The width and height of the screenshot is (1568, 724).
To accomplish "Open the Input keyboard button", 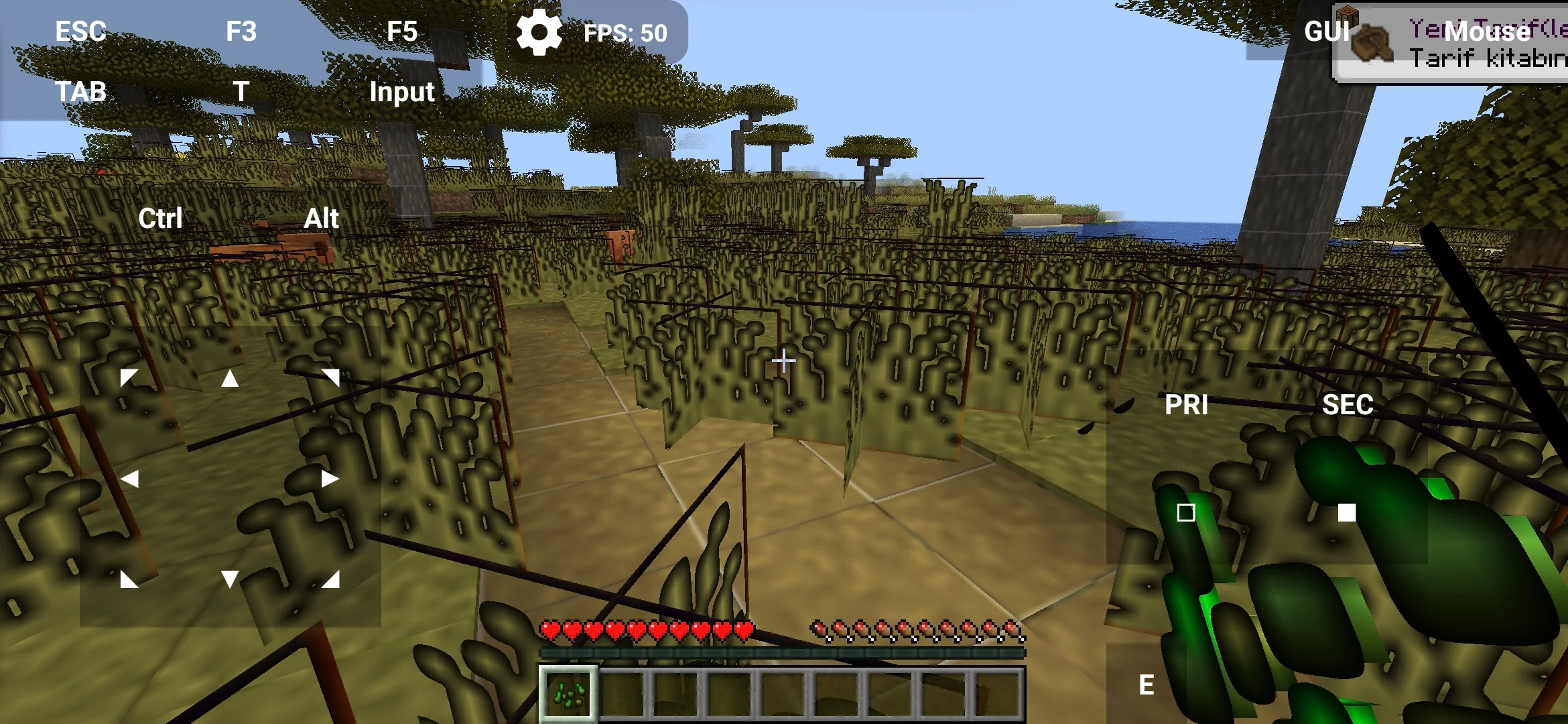I will 402,92.
